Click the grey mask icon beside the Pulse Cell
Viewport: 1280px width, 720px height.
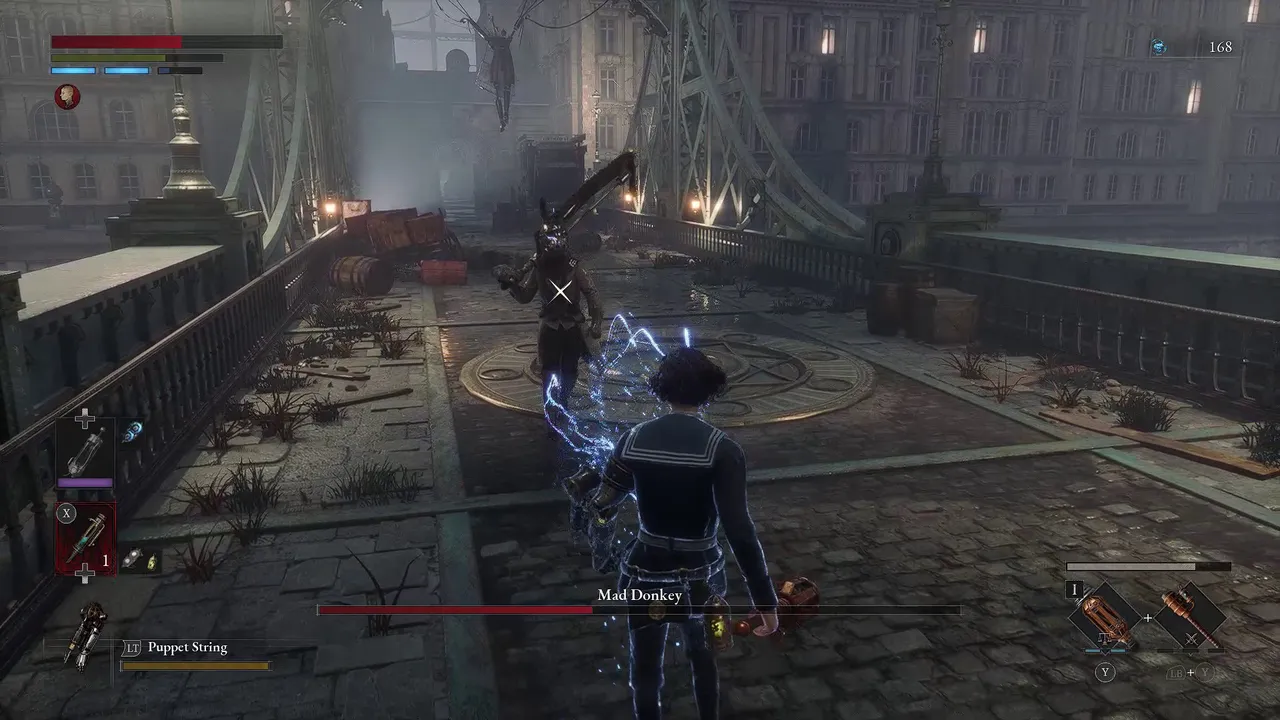pyautogui.click(x=131, y=561)
